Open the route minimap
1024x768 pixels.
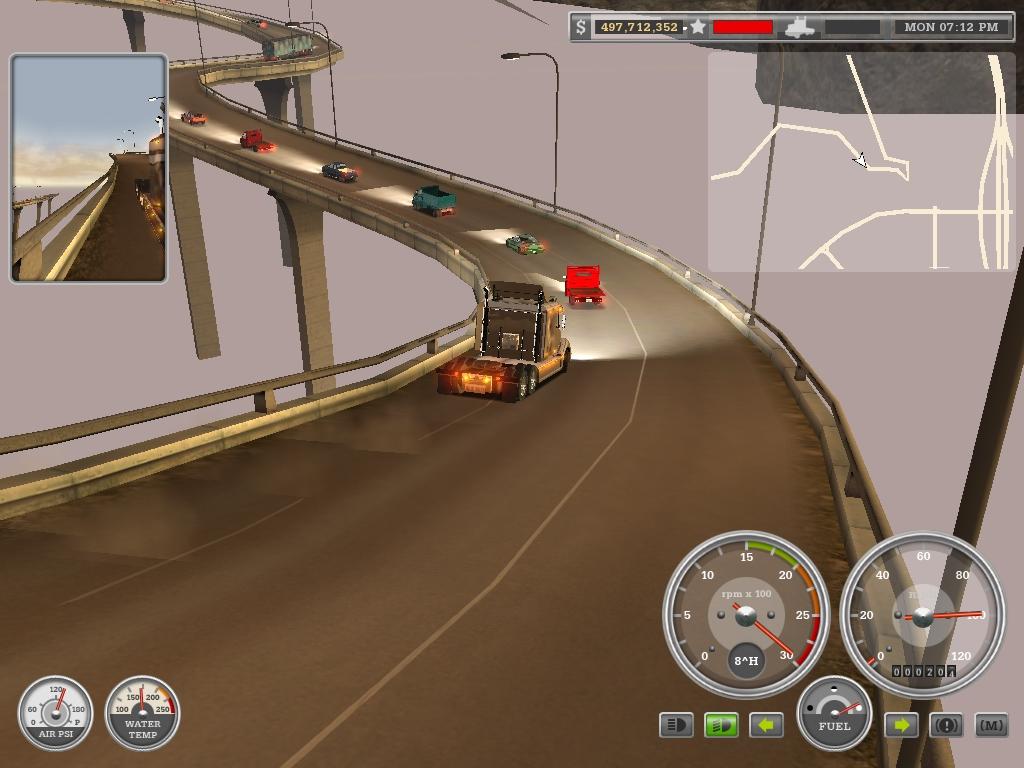pos(860,162)
